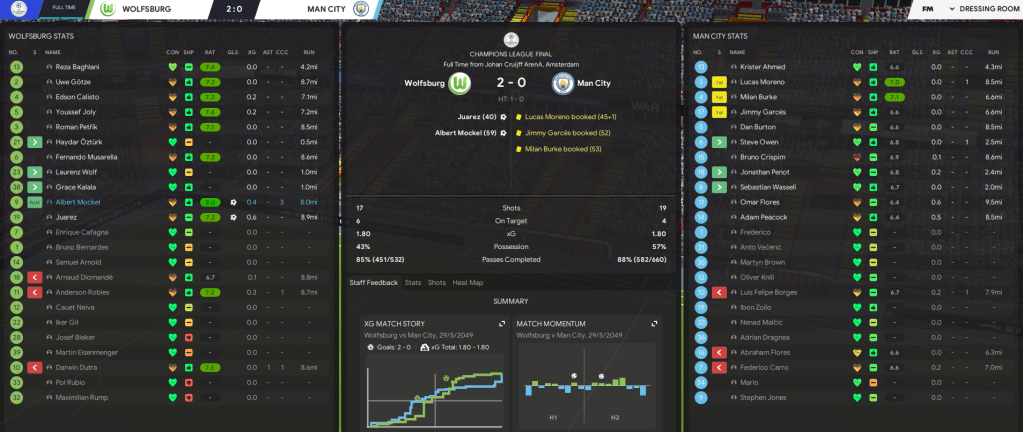Select the Staff Feedback tab
The width and height of the screenshot is (1023, 432).
(x=374, y=283)
